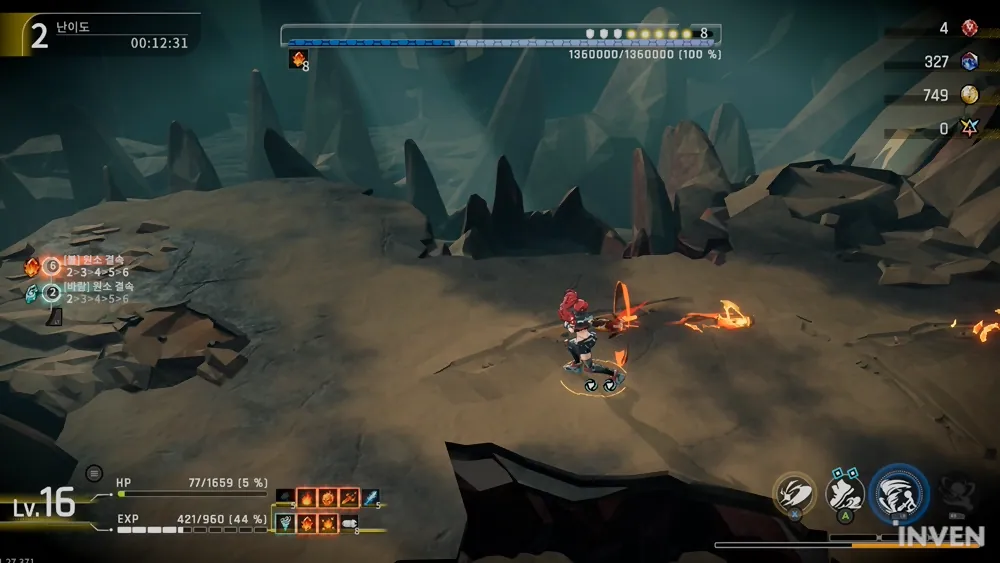Click the fire debuff icon under boss bar

click(x=297, y=60)
